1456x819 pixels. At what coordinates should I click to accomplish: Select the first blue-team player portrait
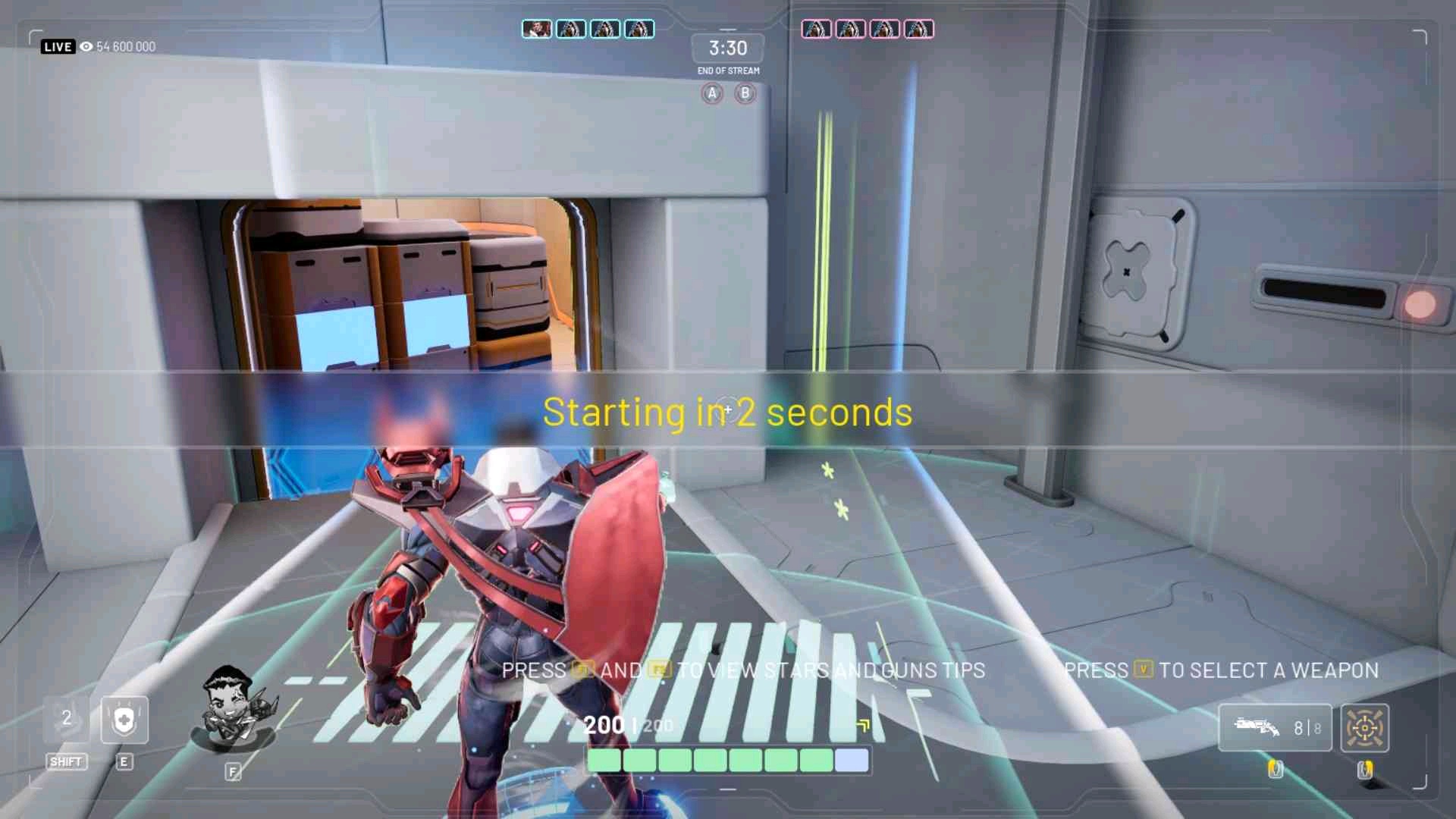[537, 29]
